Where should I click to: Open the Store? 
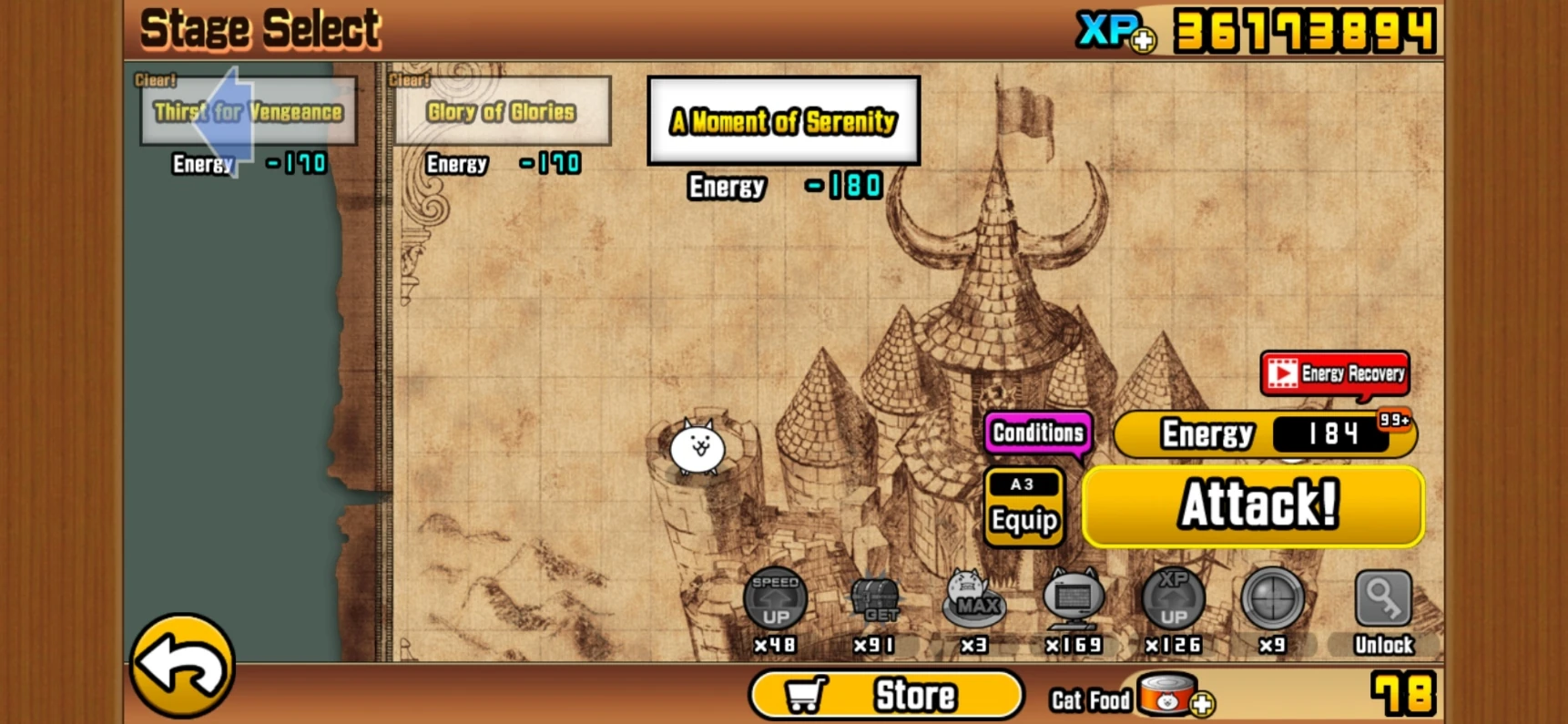point(885,694)
